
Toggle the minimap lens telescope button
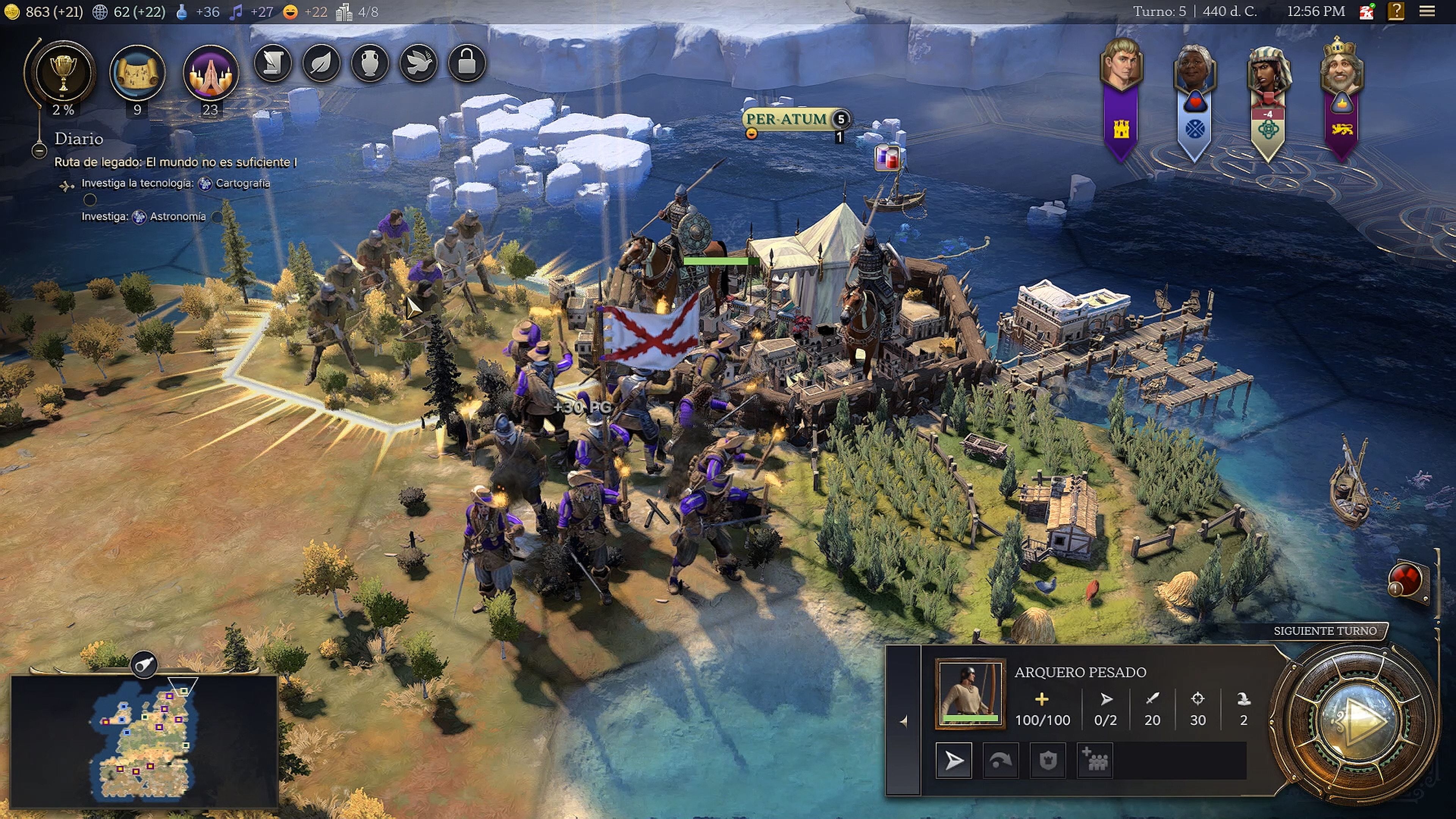(x=144, y=665)
